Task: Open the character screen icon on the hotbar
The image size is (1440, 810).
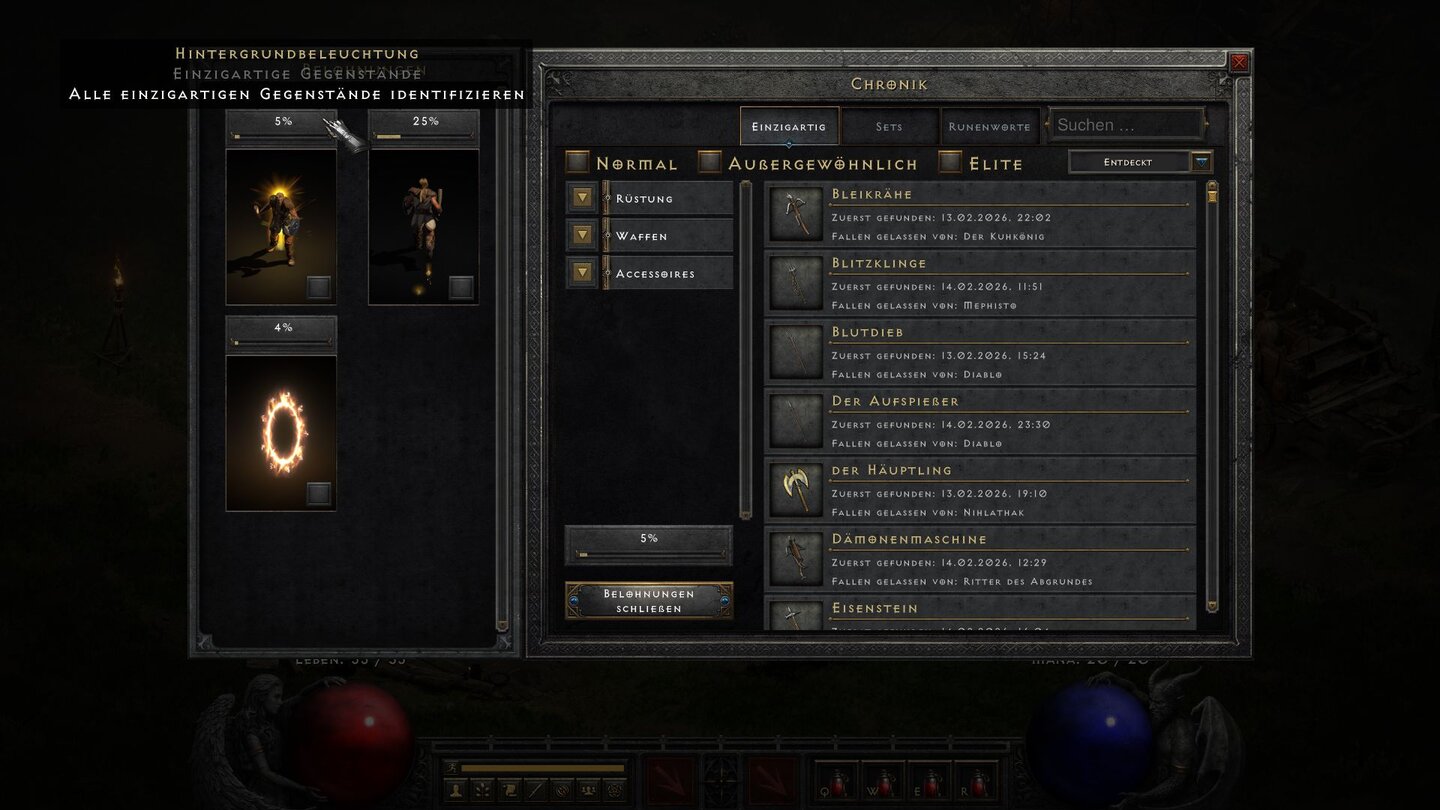Action: click(x=455, y=790)
